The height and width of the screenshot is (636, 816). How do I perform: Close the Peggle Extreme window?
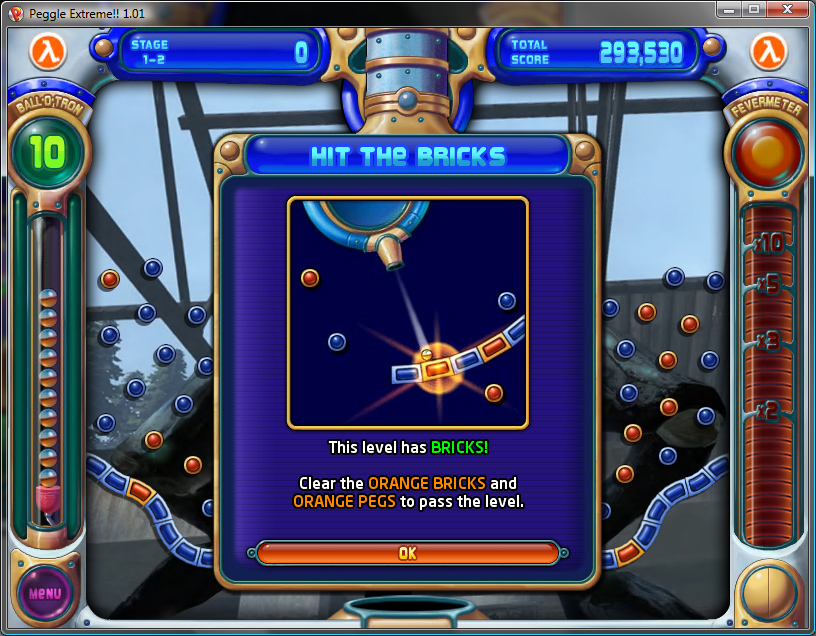789,9
